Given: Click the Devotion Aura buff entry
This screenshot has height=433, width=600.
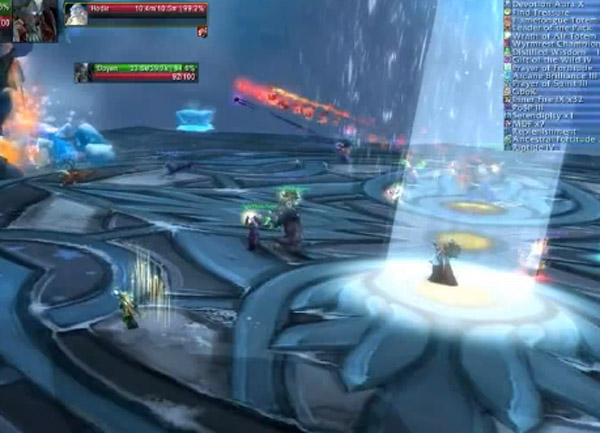Looking at the screenshot, I should (x=550, y=5).
